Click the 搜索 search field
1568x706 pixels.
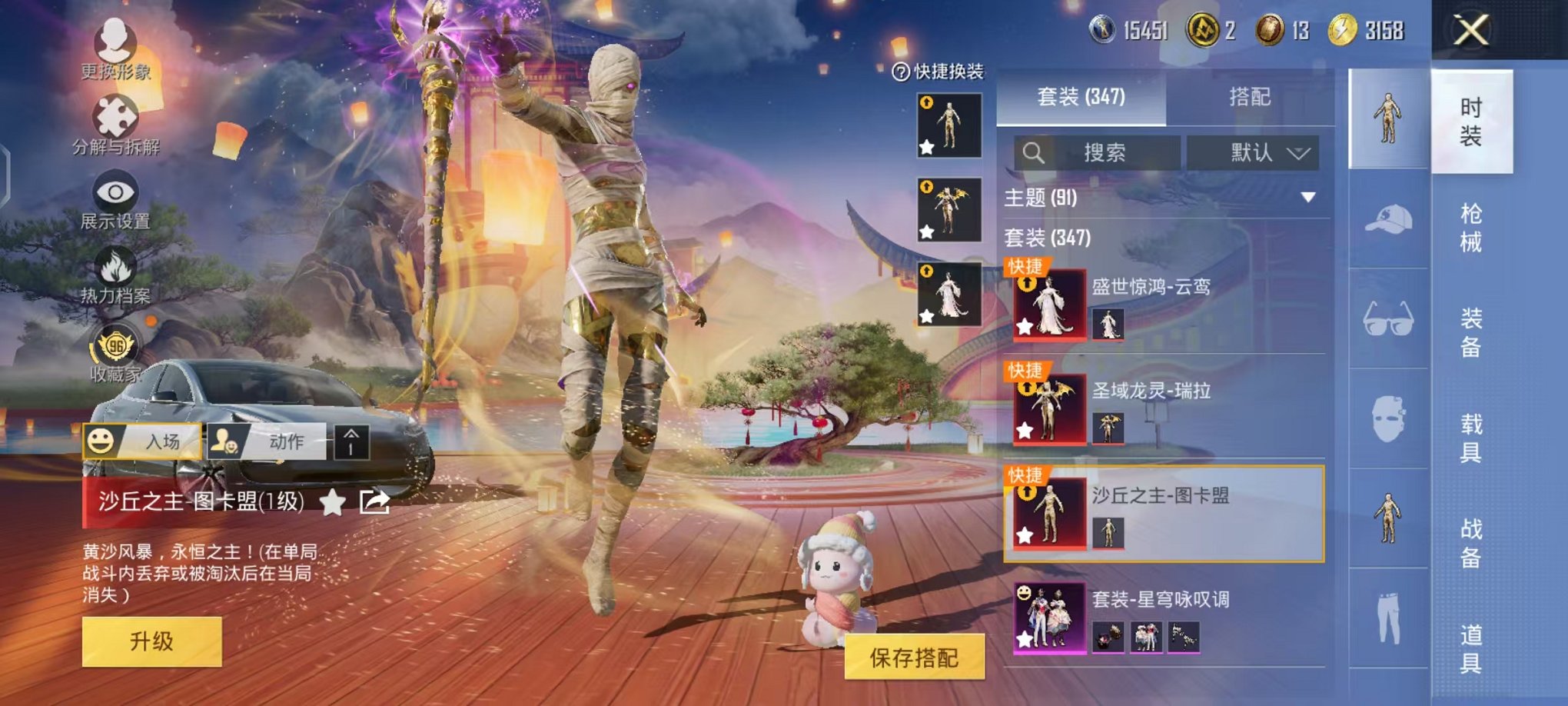1099,152
